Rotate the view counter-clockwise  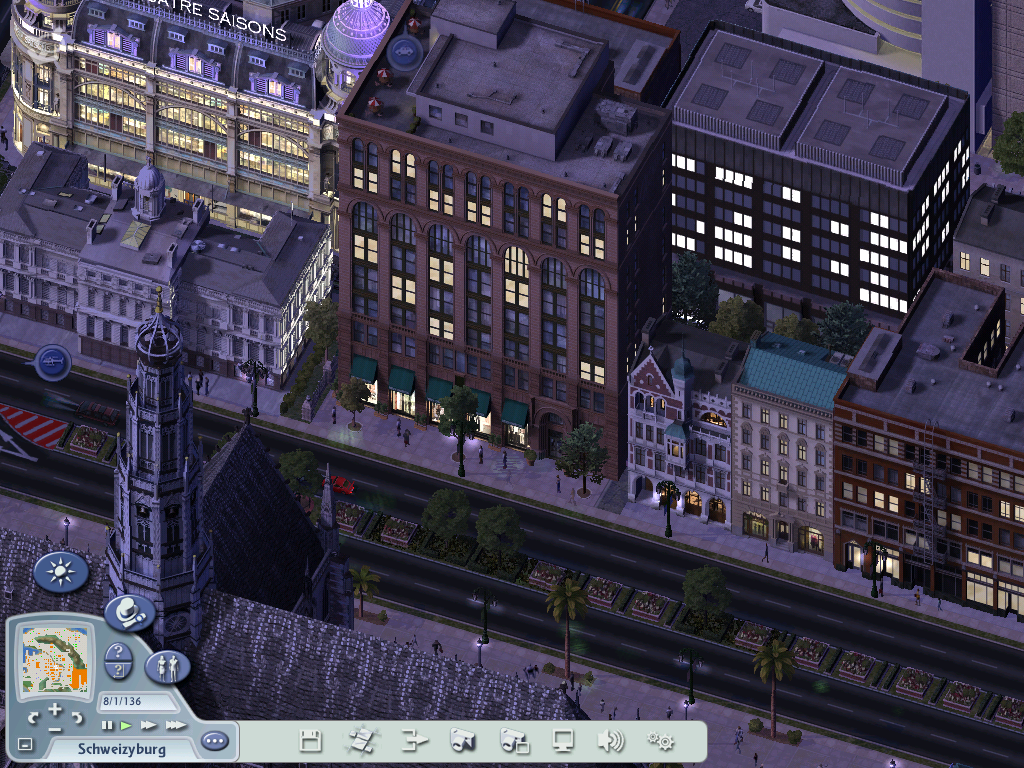33,717
